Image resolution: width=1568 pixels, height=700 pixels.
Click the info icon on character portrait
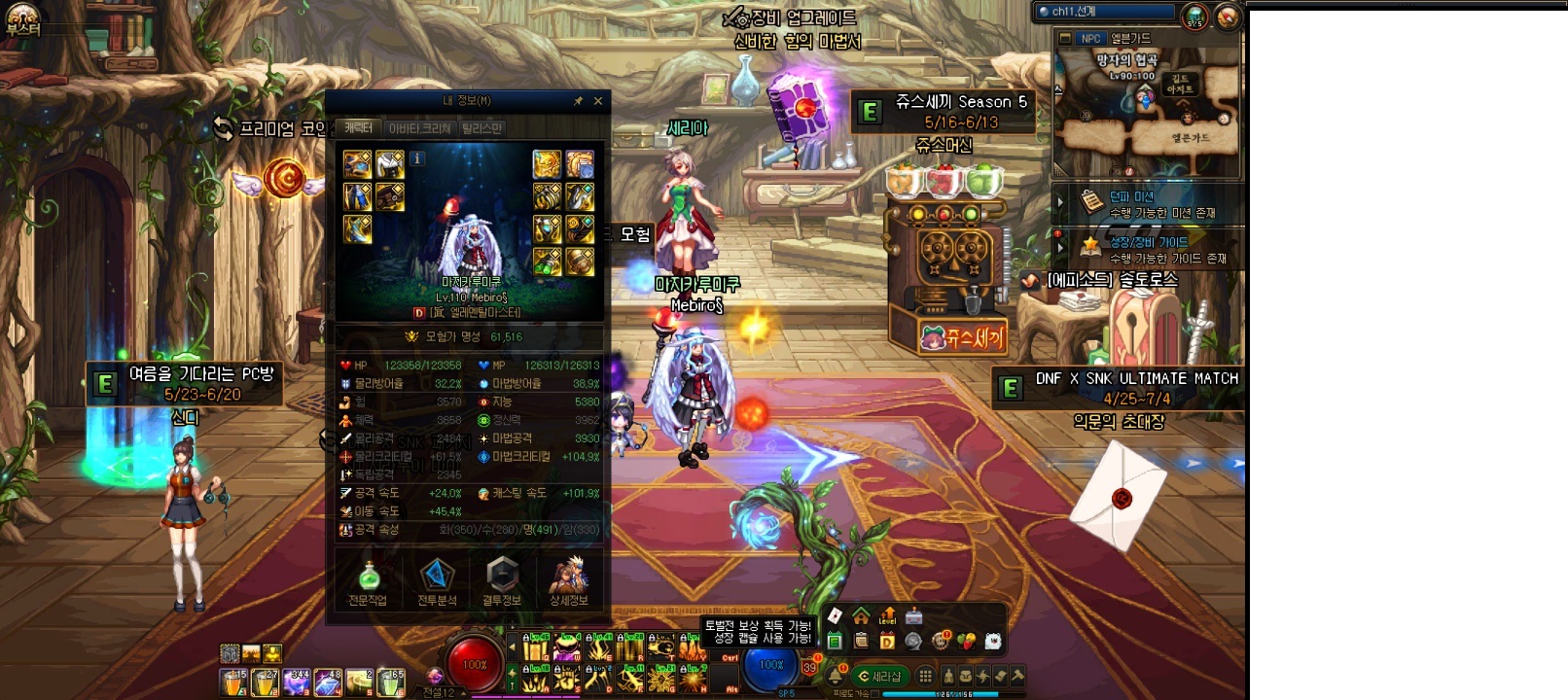pyautogui.click(x=417, y=158)
